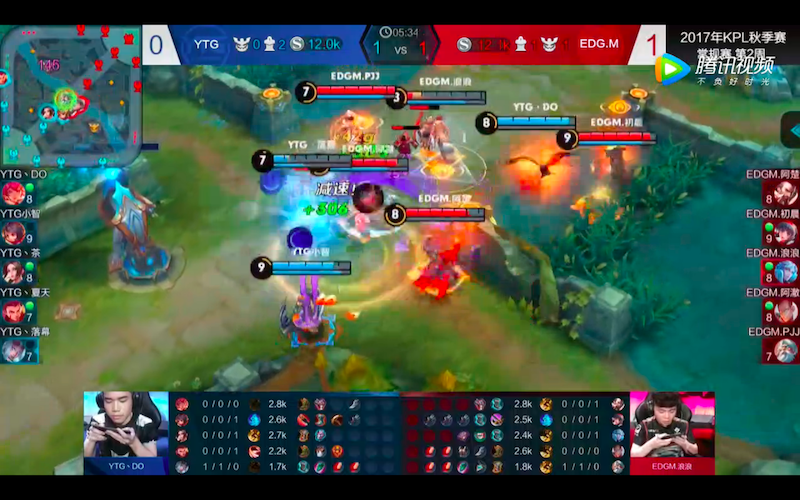Click the minimap
800x500 pixels.
[x=70, y=96]
